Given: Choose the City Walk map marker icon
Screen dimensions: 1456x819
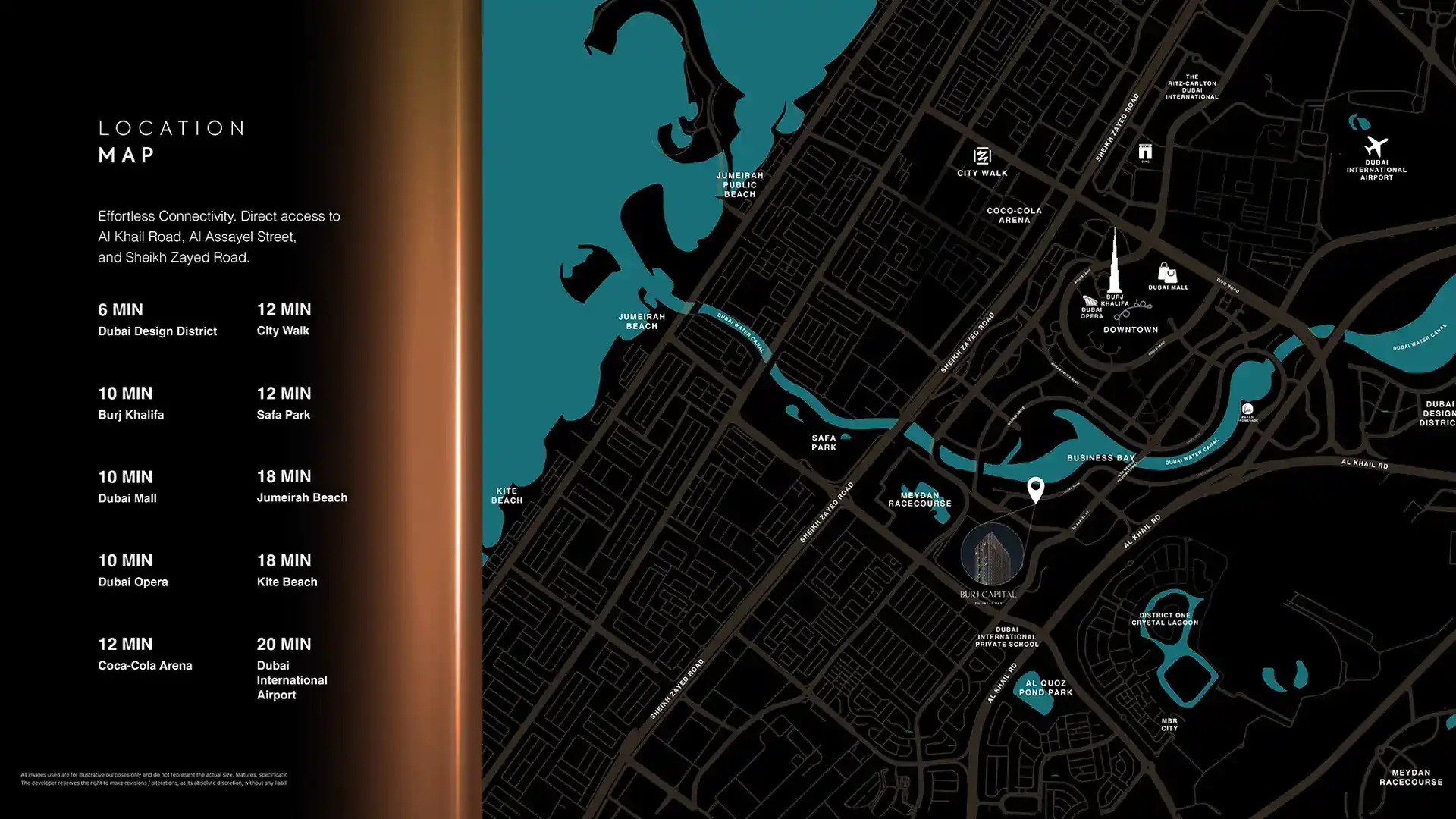Looking at the screenshot, I should point(982,156).
